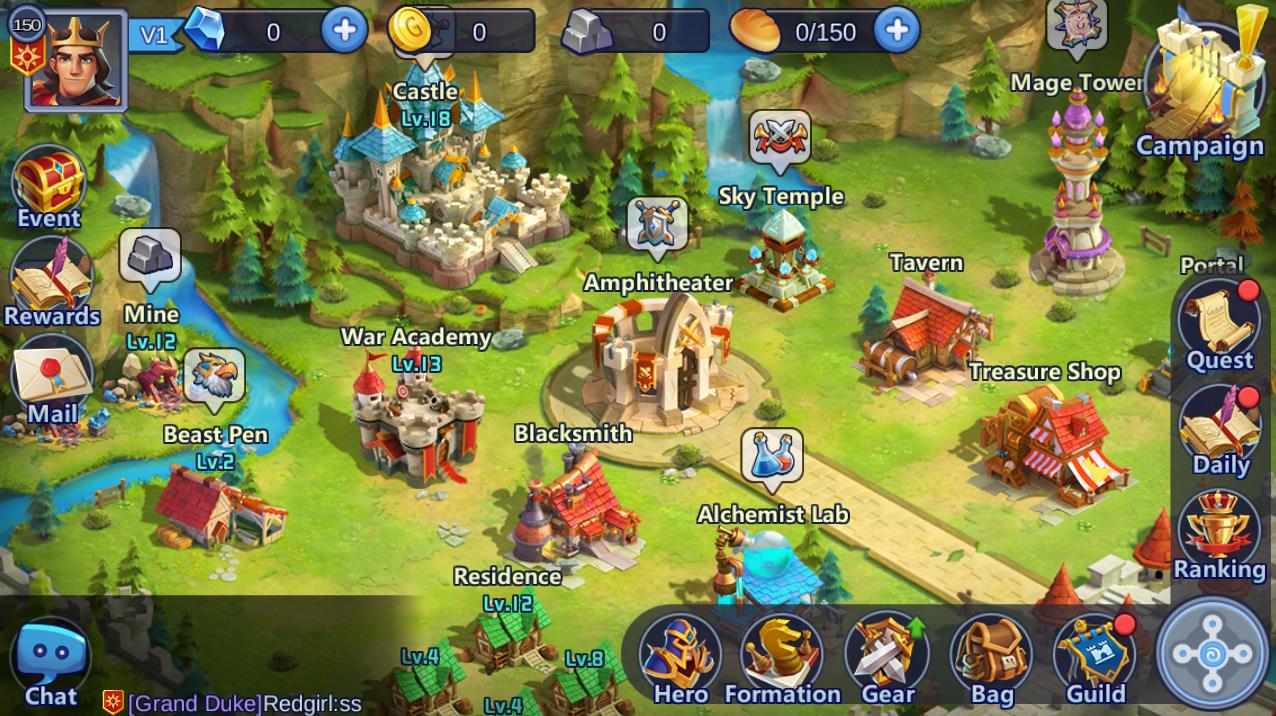The width and height of the screenshot is (1276, 716).
Task: Add more blue diamonds with plus button
Action: tap(344, 31)
